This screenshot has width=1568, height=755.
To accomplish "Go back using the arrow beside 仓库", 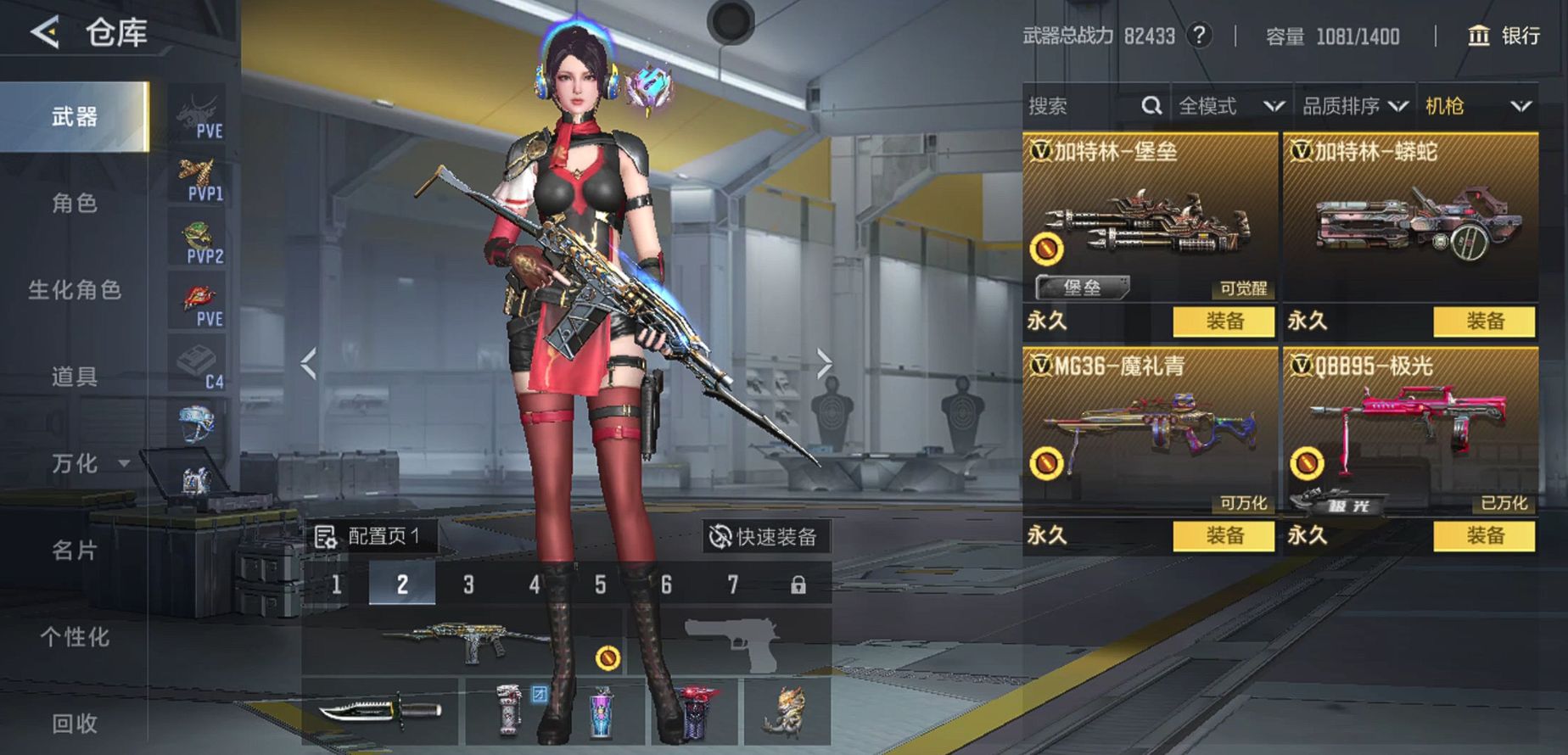I will click(x=45, y=33).
